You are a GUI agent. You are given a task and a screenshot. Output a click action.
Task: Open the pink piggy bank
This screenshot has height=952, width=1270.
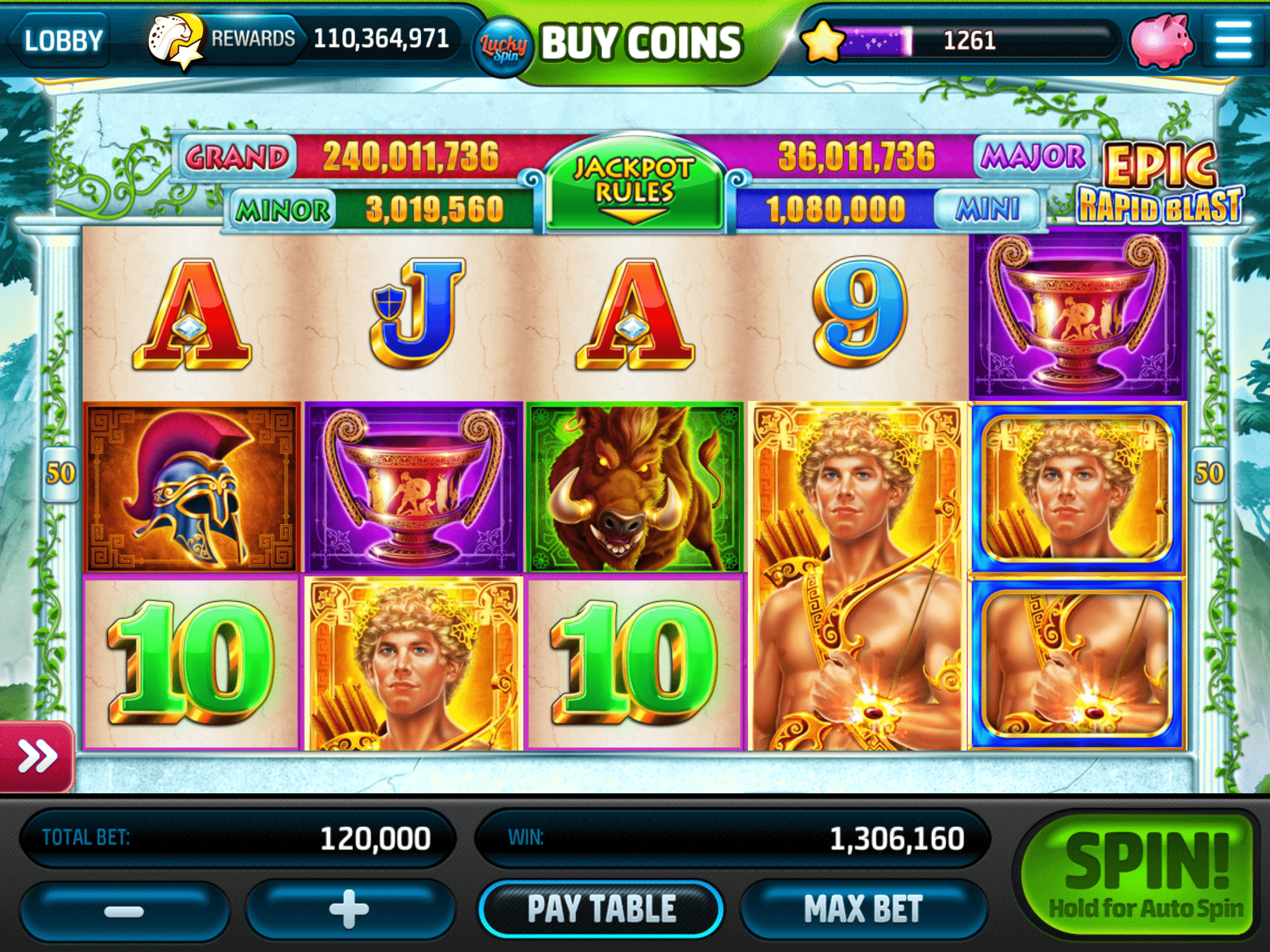click(x=1161, y=41)
